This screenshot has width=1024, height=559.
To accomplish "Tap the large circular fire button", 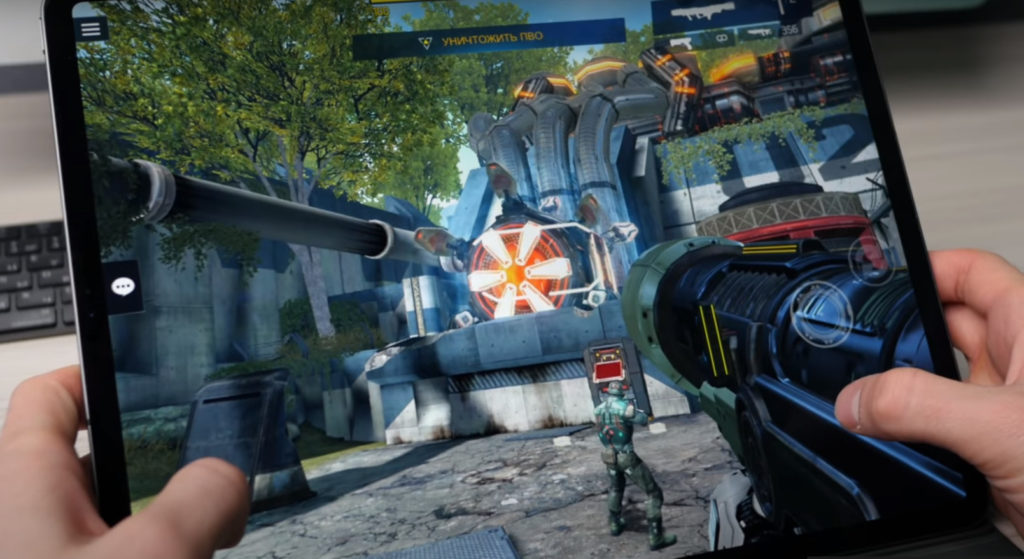I will pyautogui.click(x=822, y=313).
